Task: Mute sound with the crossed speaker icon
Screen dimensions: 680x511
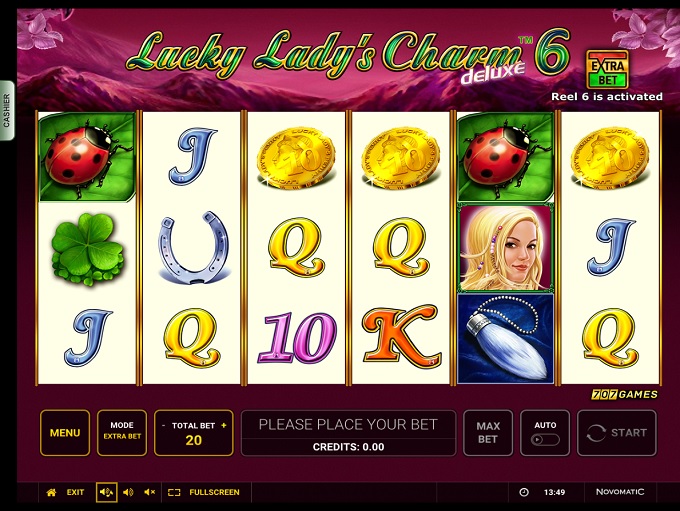Action: click(149, 492)
